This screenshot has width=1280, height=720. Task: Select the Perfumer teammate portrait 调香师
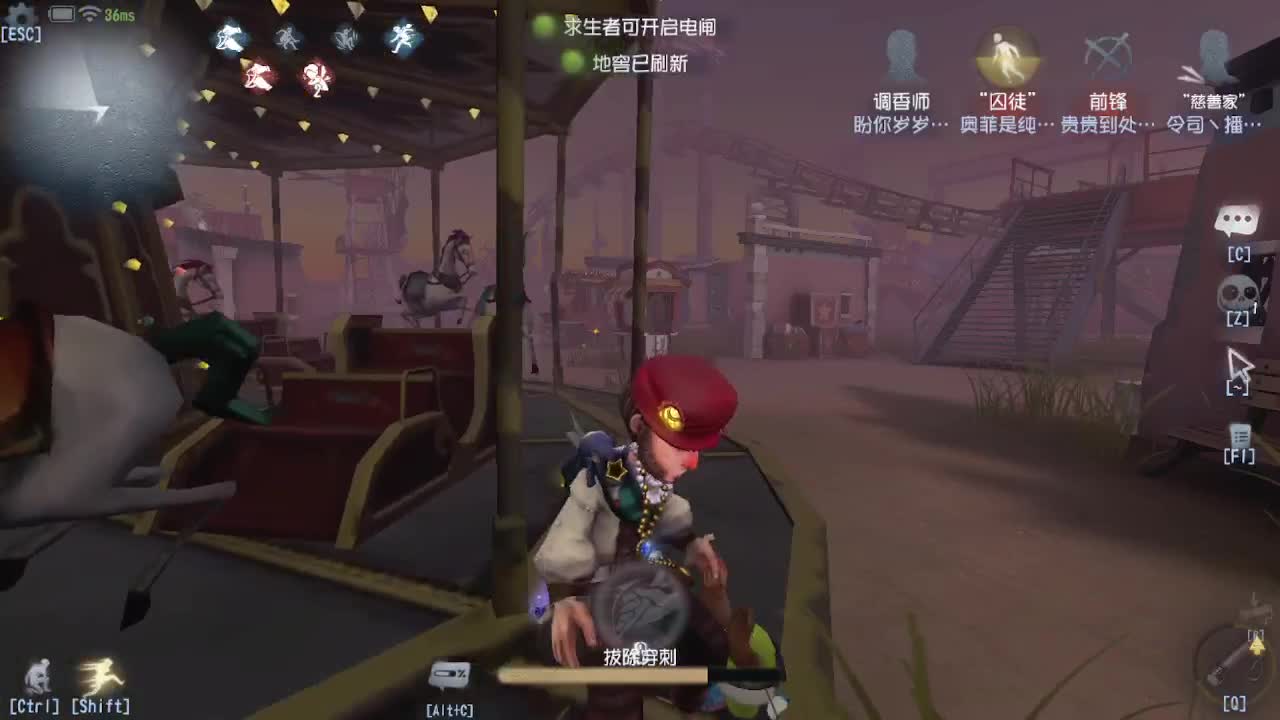pyautogui.click(x=903, y=55)
